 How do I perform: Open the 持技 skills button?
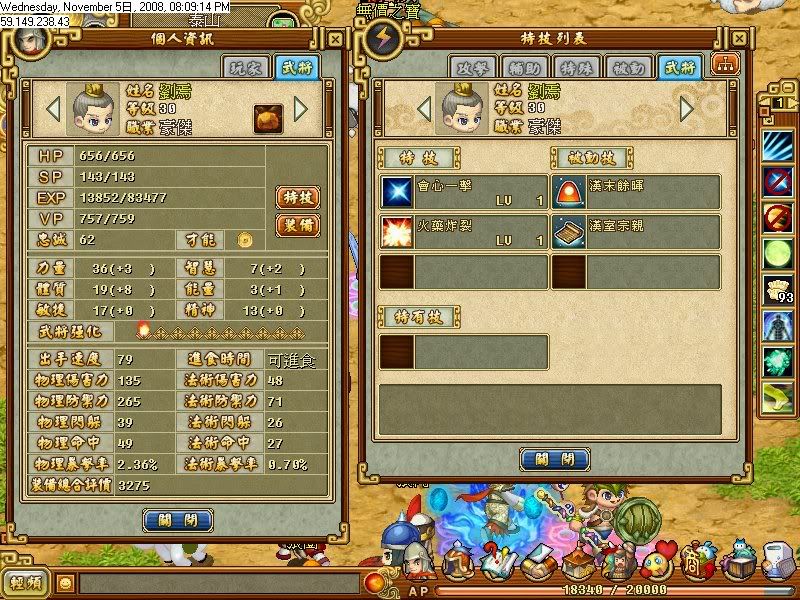click(297, 197)
